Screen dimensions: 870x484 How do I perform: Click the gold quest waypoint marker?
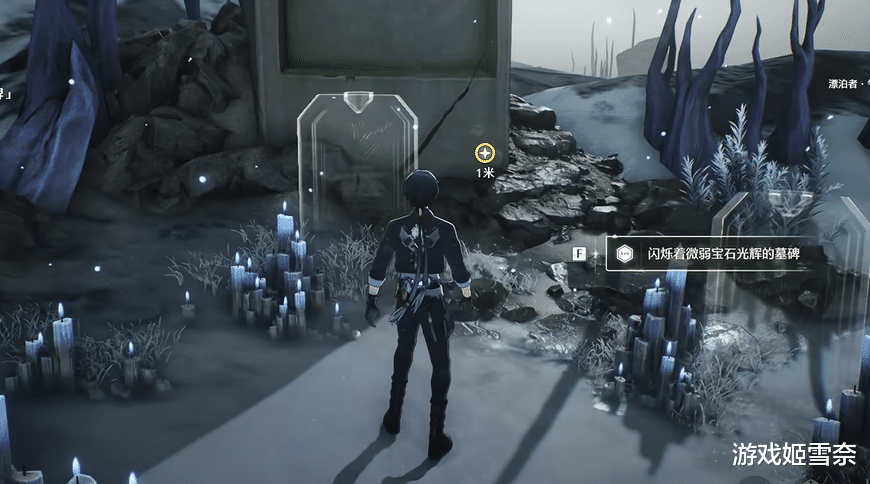pyautogui.click(x=485, y=153)
